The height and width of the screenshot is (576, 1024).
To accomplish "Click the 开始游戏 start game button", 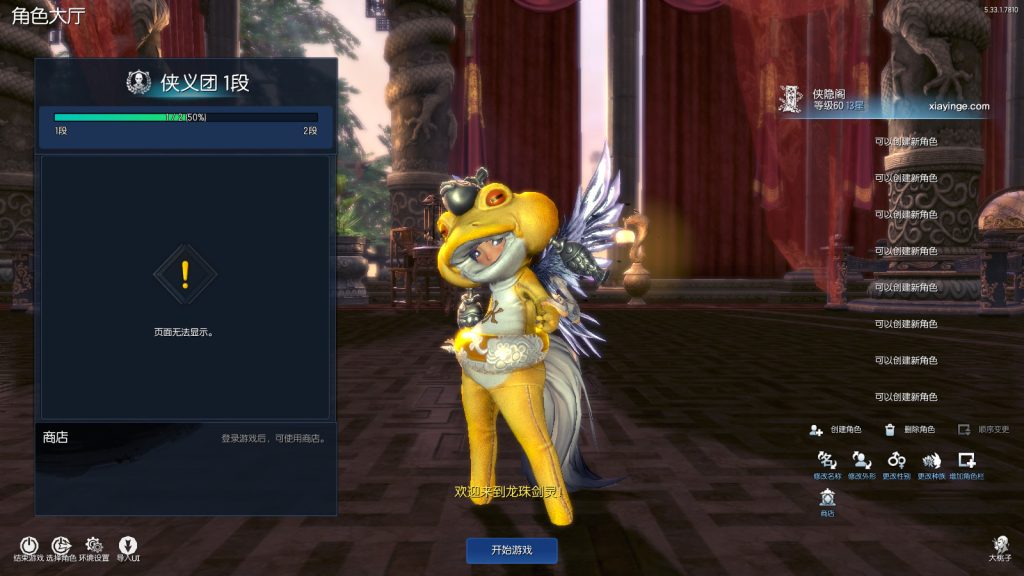I will tap(511, 550).
